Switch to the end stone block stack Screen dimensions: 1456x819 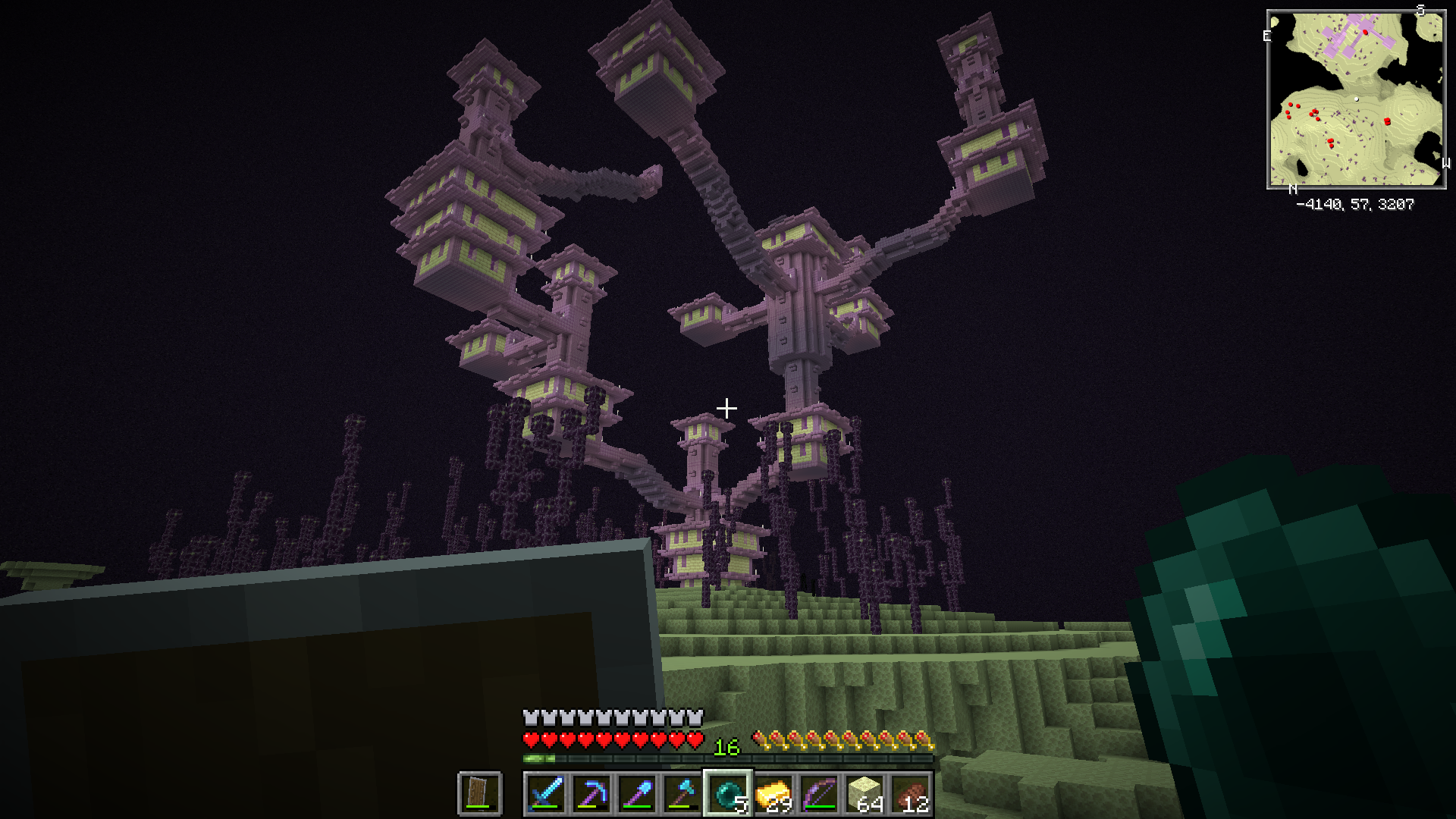[864, 793]
